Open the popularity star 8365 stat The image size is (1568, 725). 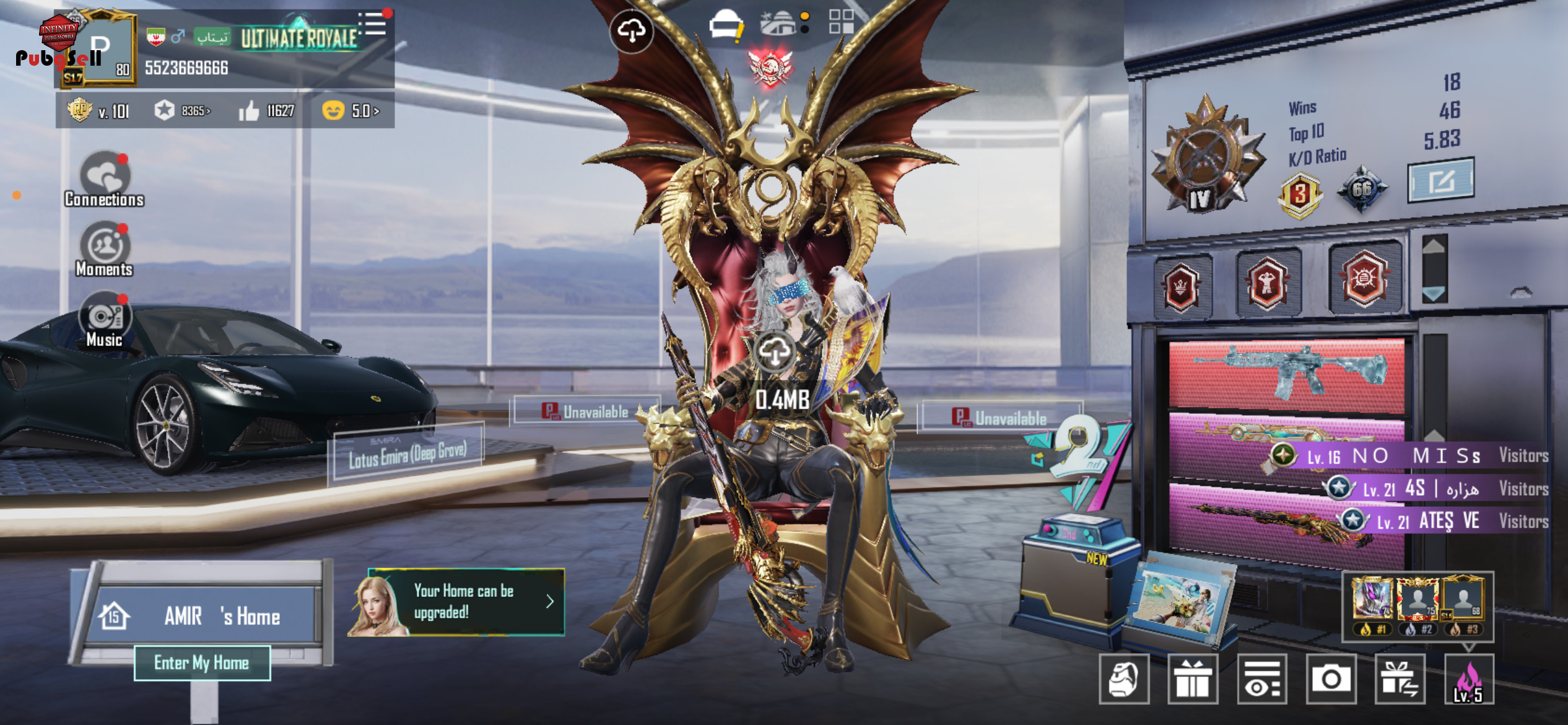182,111
